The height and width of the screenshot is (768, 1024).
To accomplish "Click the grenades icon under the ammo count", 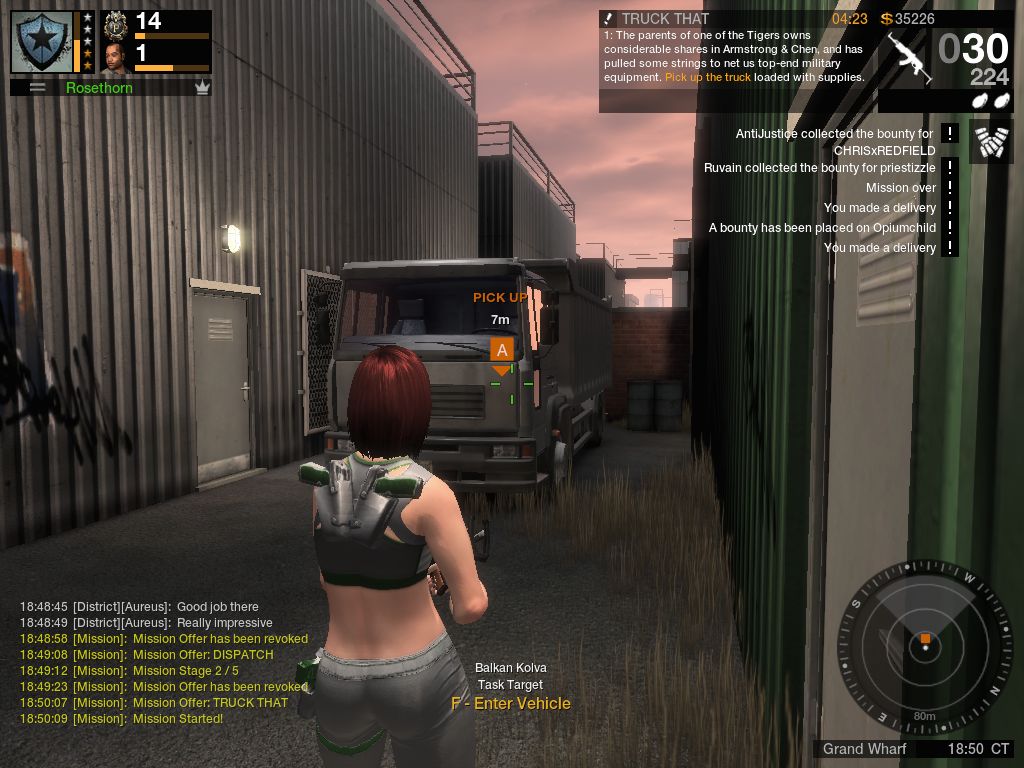I will pyautogui.click(x=990, y=101).
